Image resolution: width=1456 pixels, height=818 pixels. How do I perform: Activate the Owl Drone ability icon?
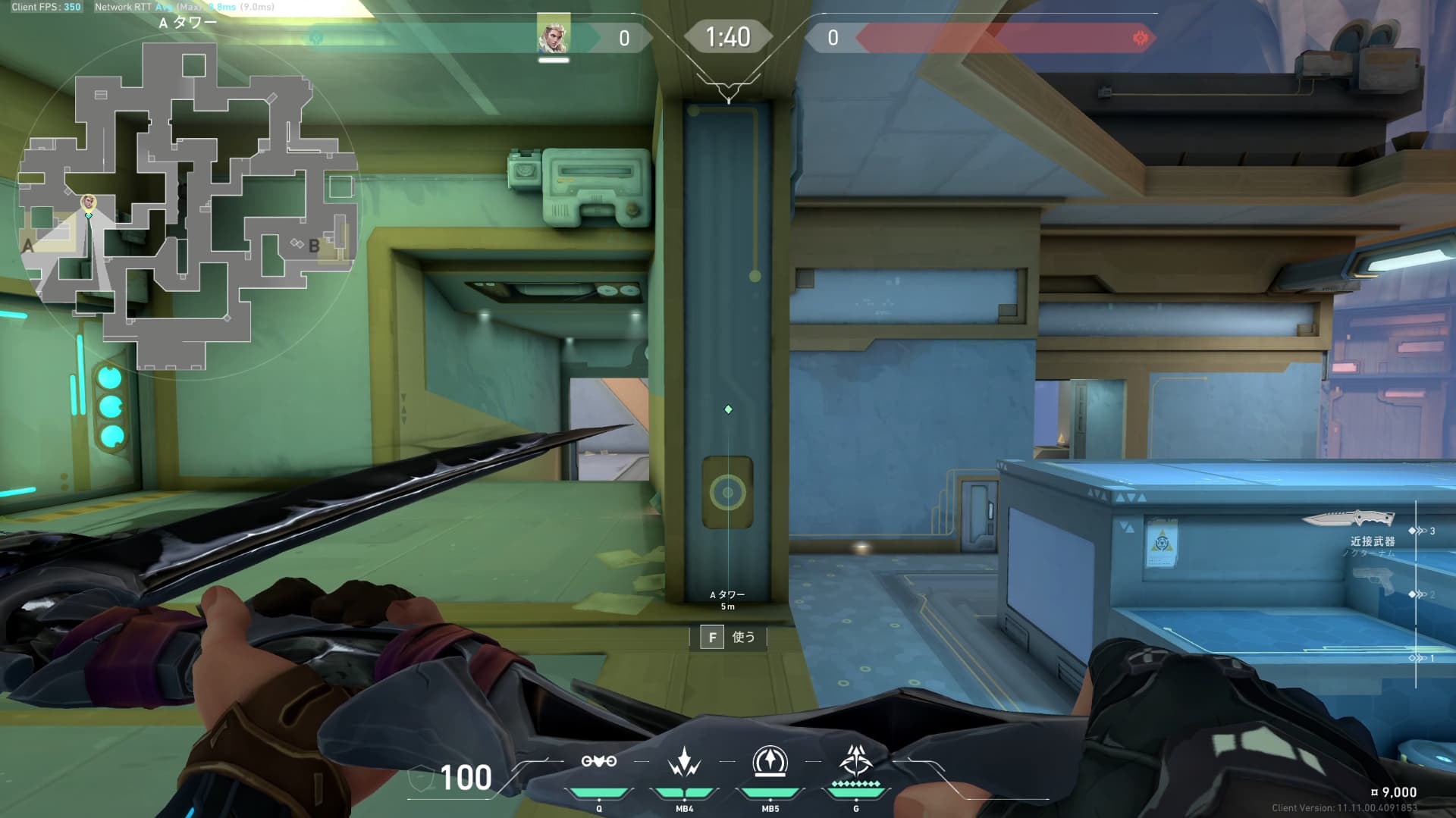pos(598,761)
